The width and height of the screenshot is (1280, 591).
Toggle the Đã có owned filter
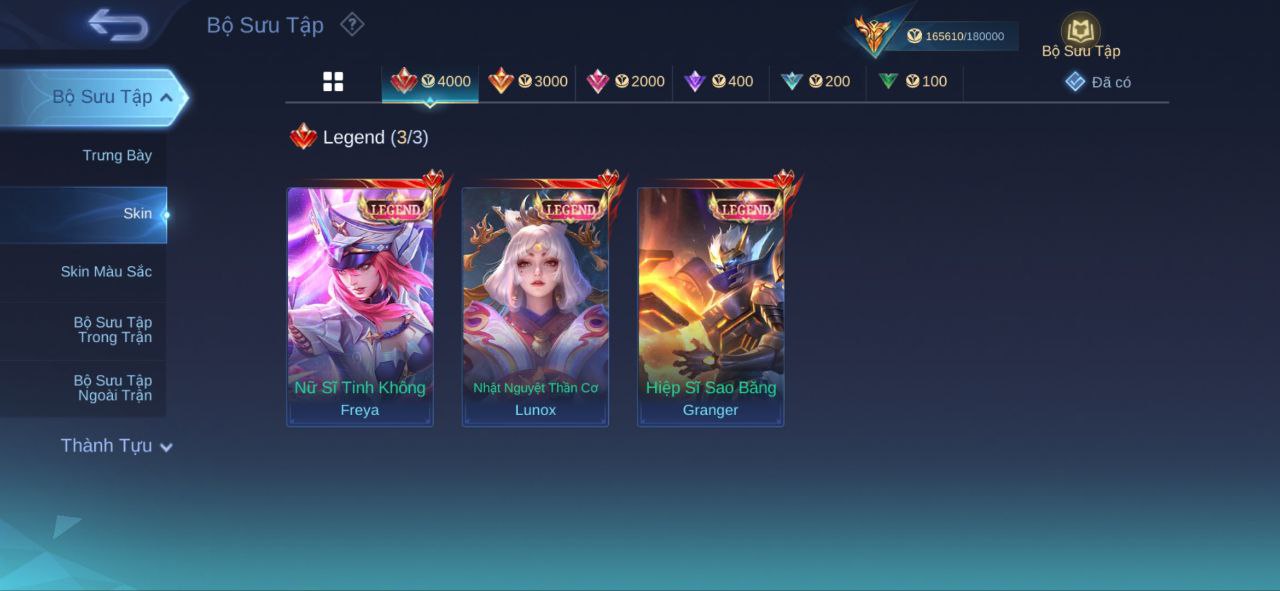pos(1098,82)
